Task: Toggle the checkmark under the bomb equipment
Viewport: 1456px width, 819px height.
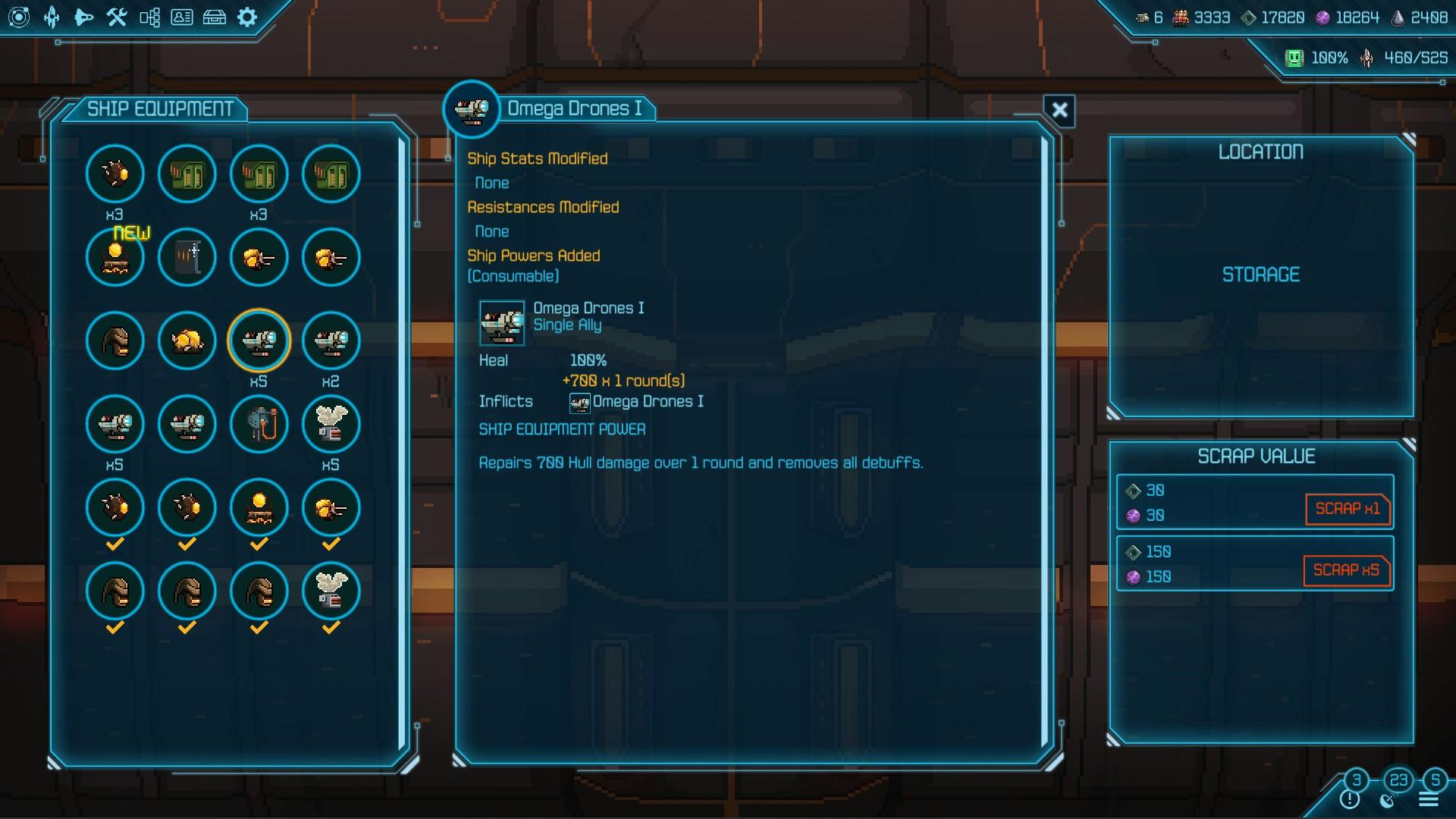Action: 115,542
